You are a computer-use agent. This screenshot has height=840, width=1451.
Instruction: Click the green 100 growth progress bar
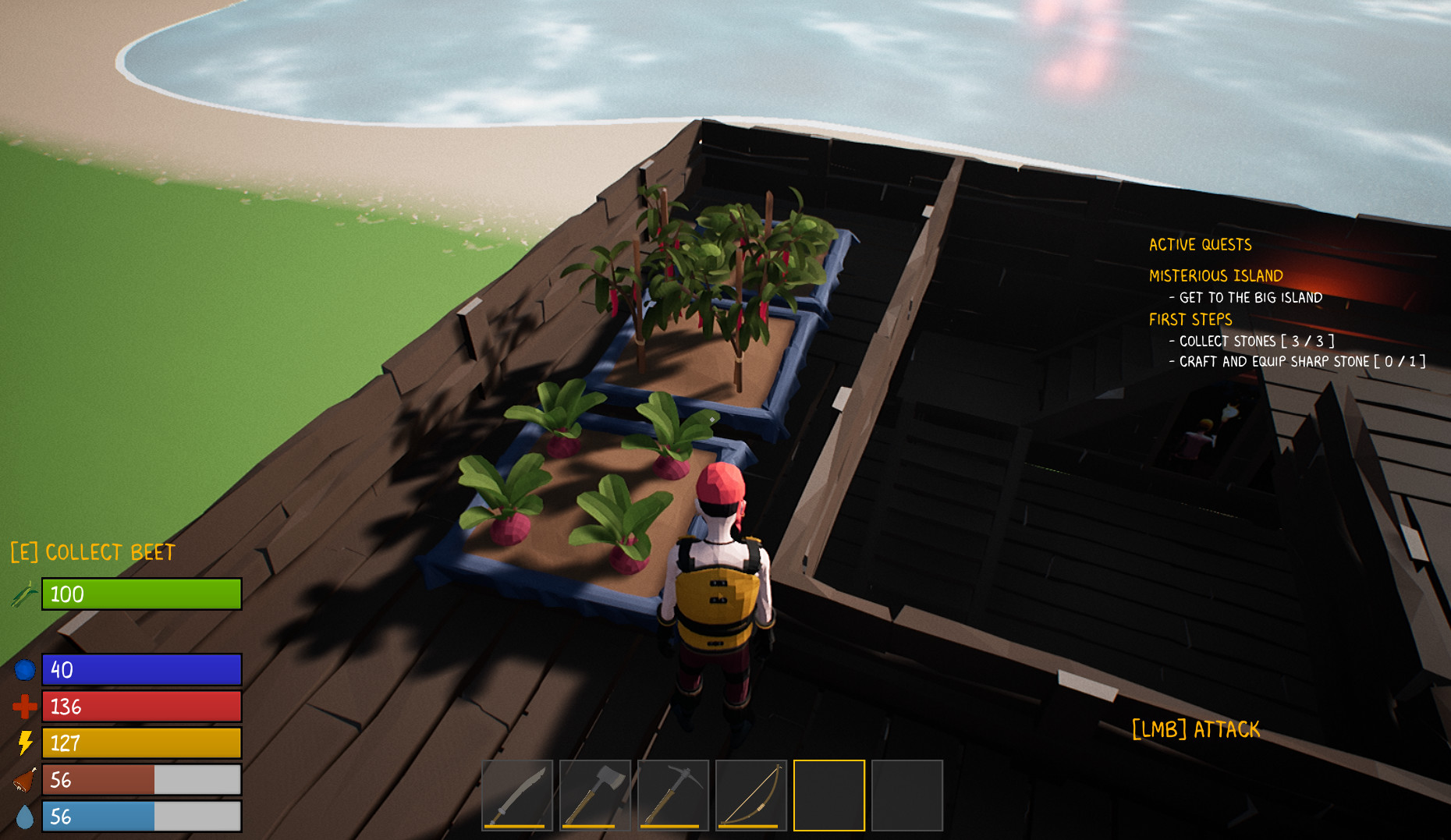pos(140,594)
